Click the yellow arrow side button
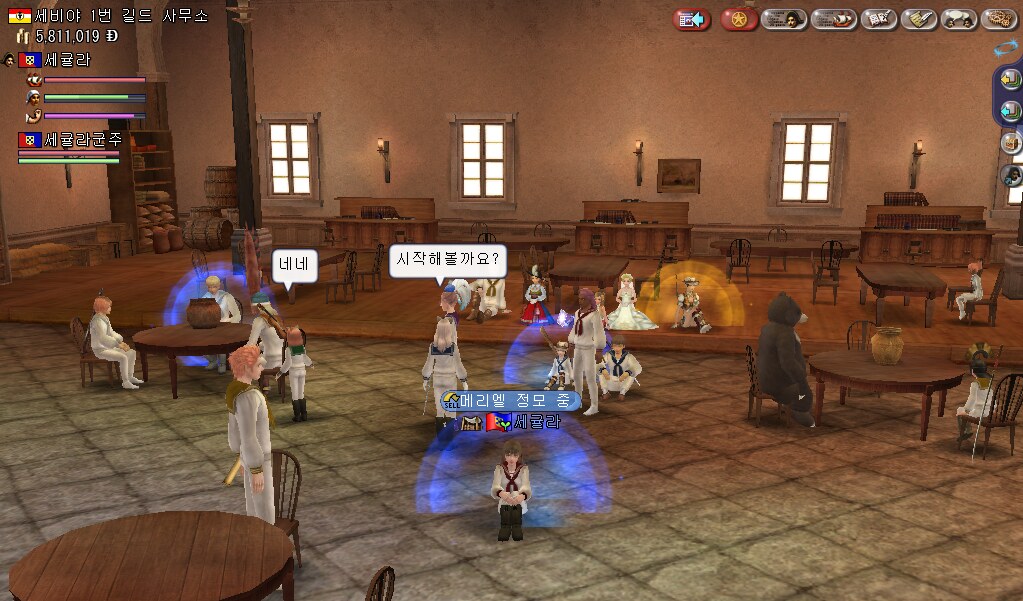 1011,79
